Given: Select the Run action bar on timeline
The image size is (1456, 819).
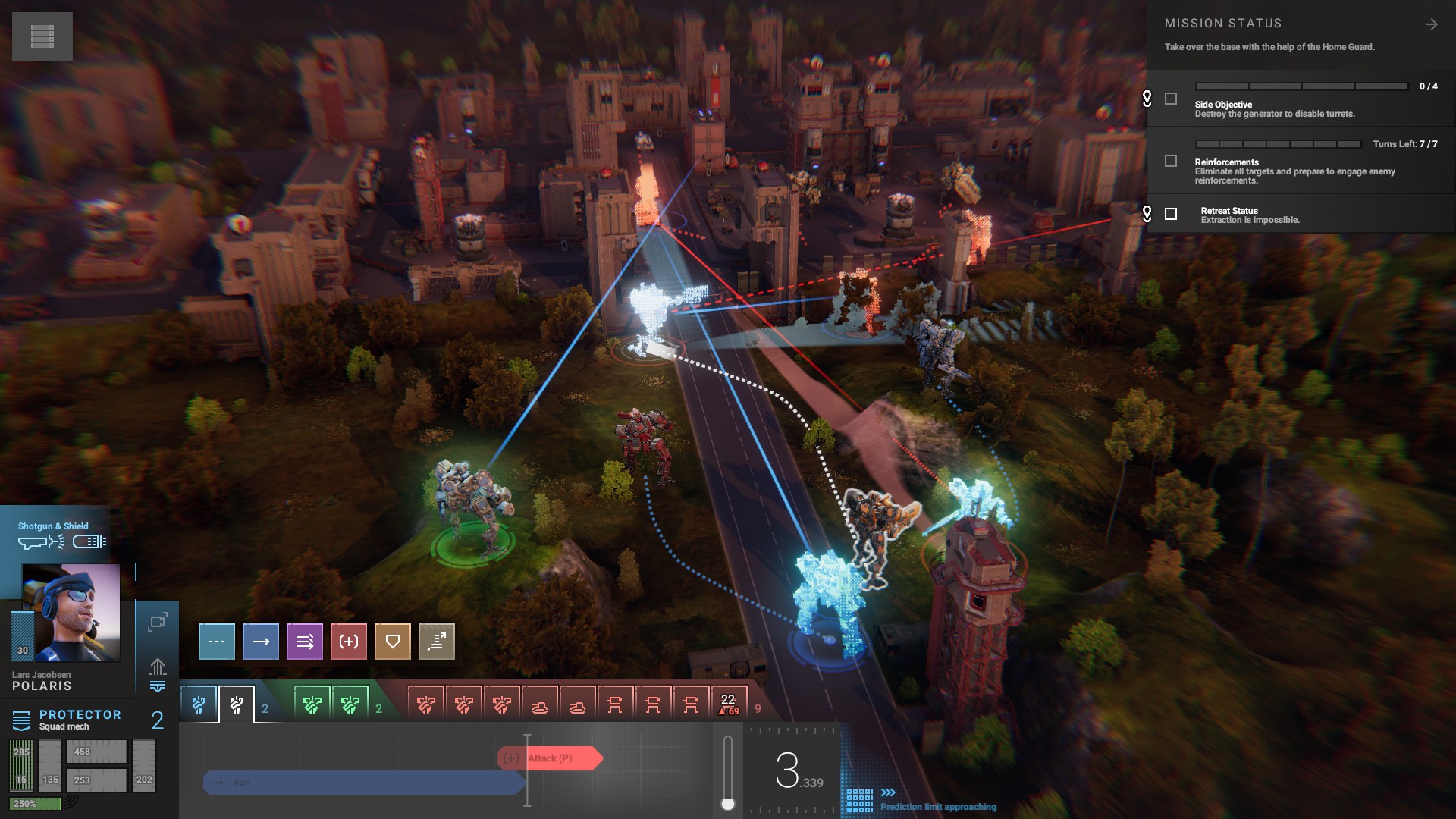Looking at the screenshot, I should [364, 783].
